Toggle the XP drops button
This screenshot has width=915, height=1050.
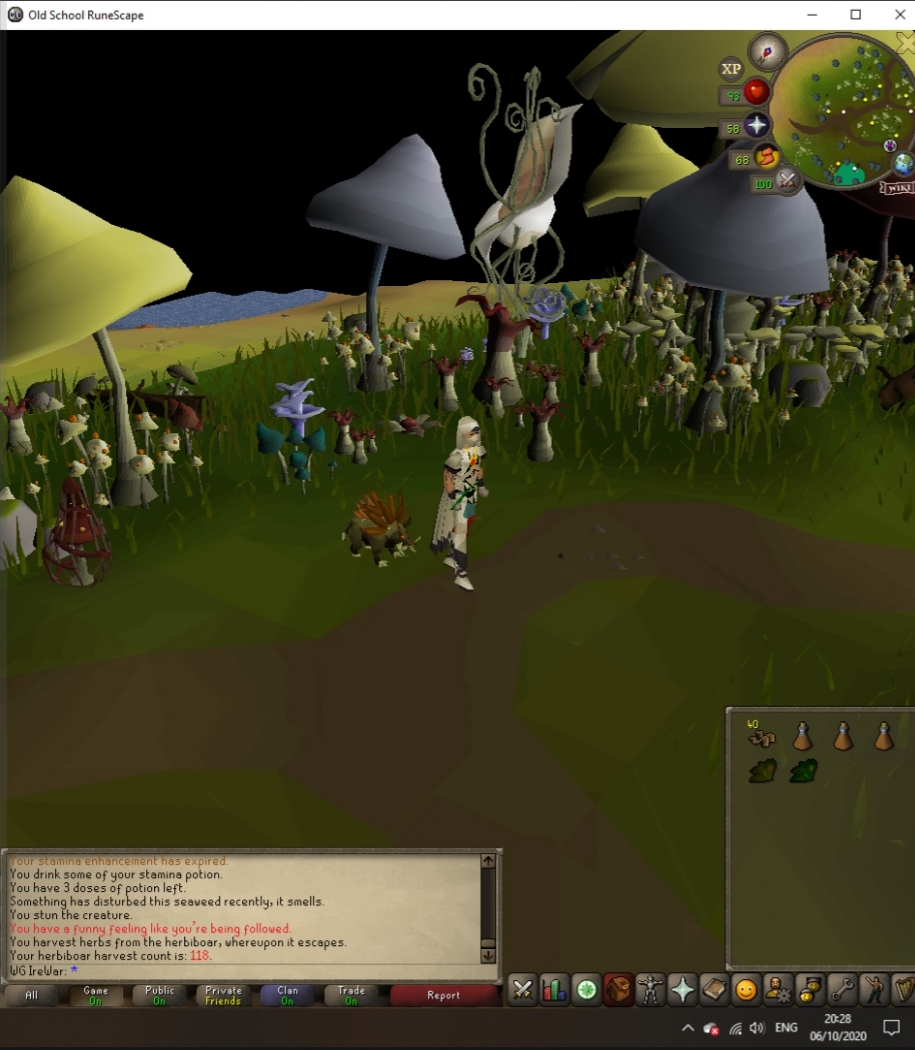(x=731, y=69)
